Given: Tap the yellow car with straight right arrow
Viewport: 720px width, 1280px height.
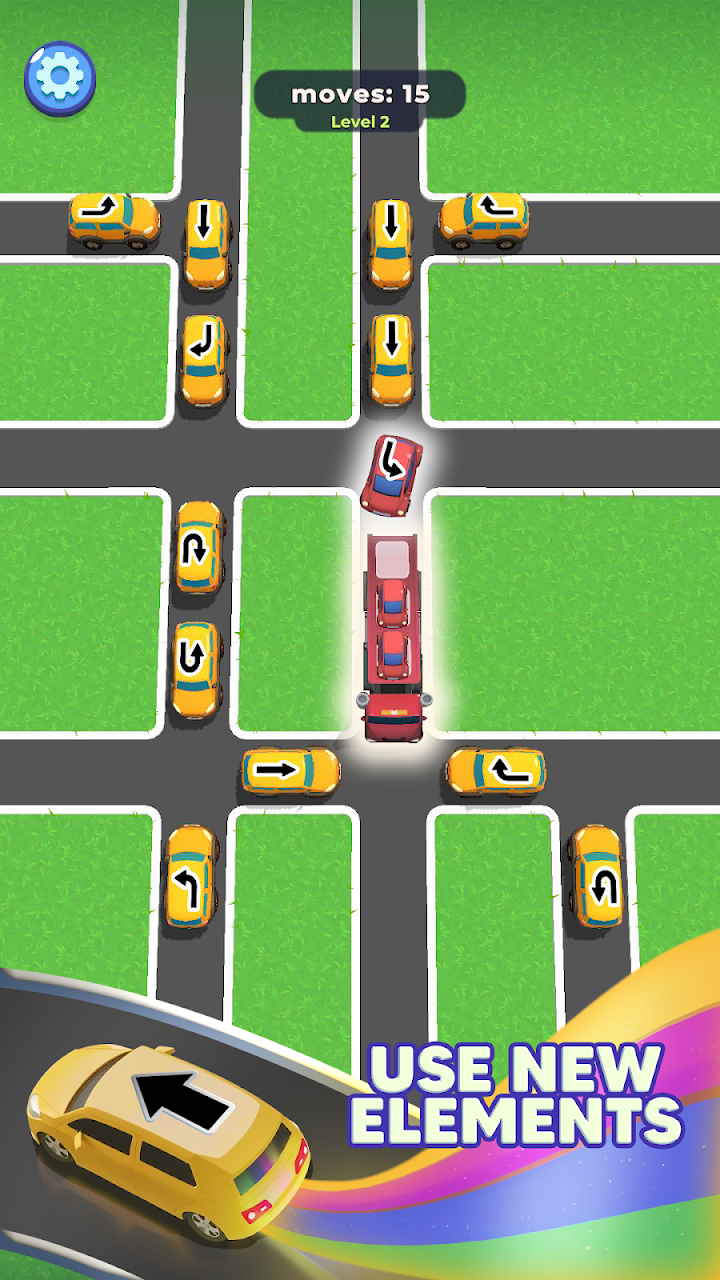Looking at the screenshot, I should coord(289,770).
